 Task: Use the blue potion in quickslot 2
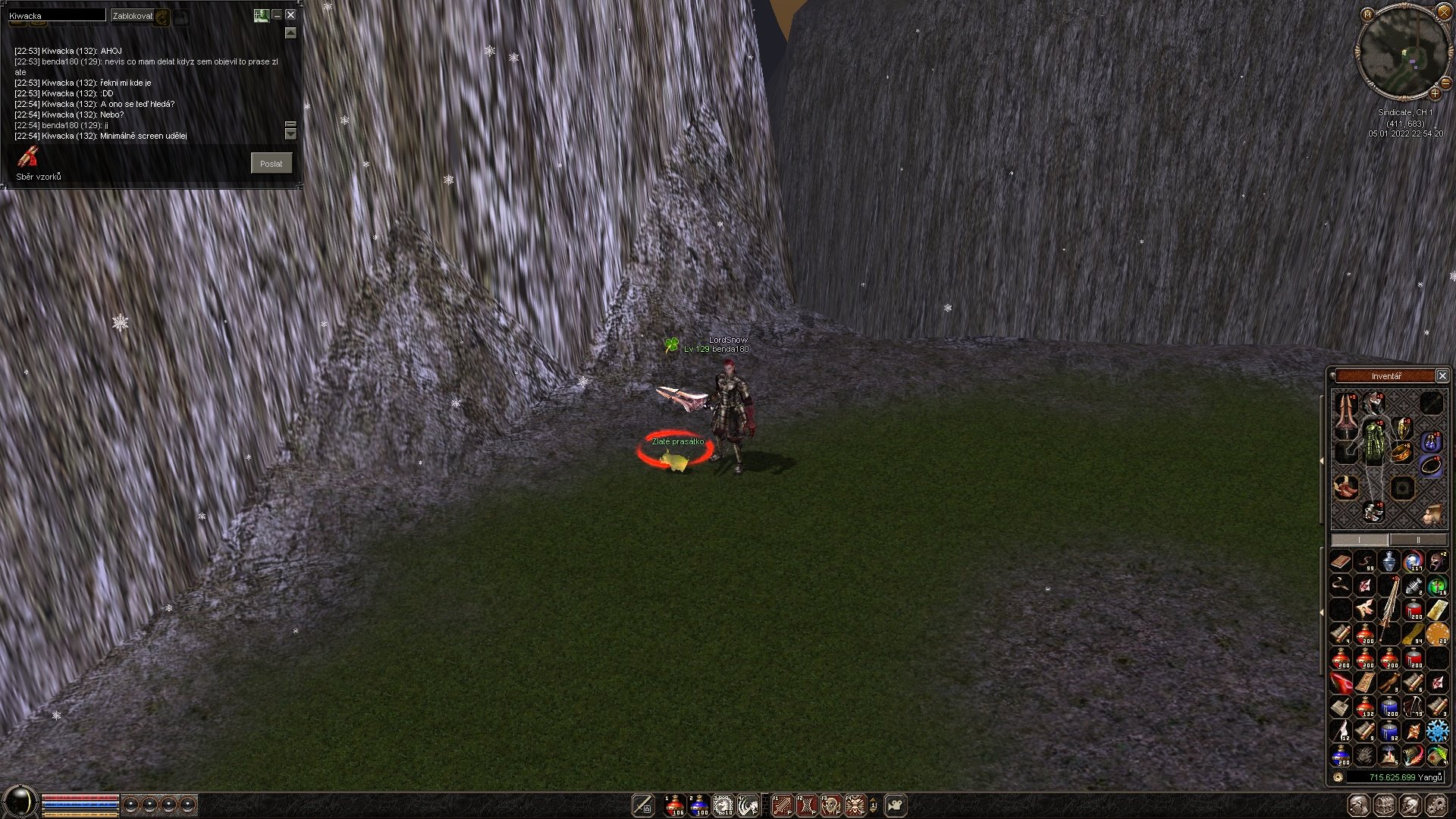coord(698,805)
